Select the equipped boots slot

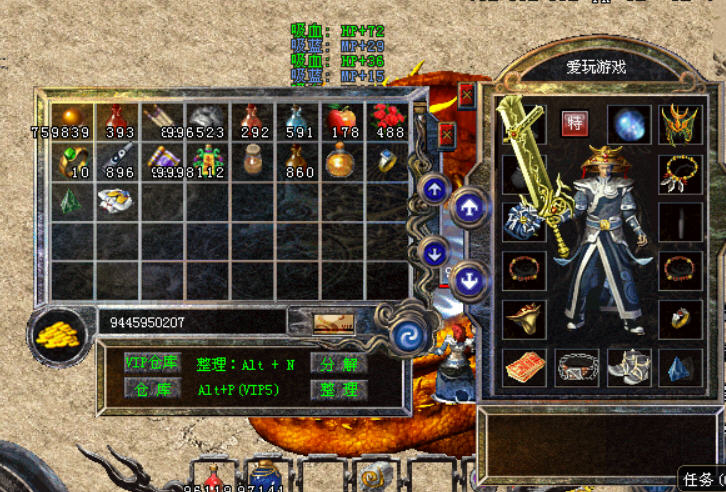(629, 367)
